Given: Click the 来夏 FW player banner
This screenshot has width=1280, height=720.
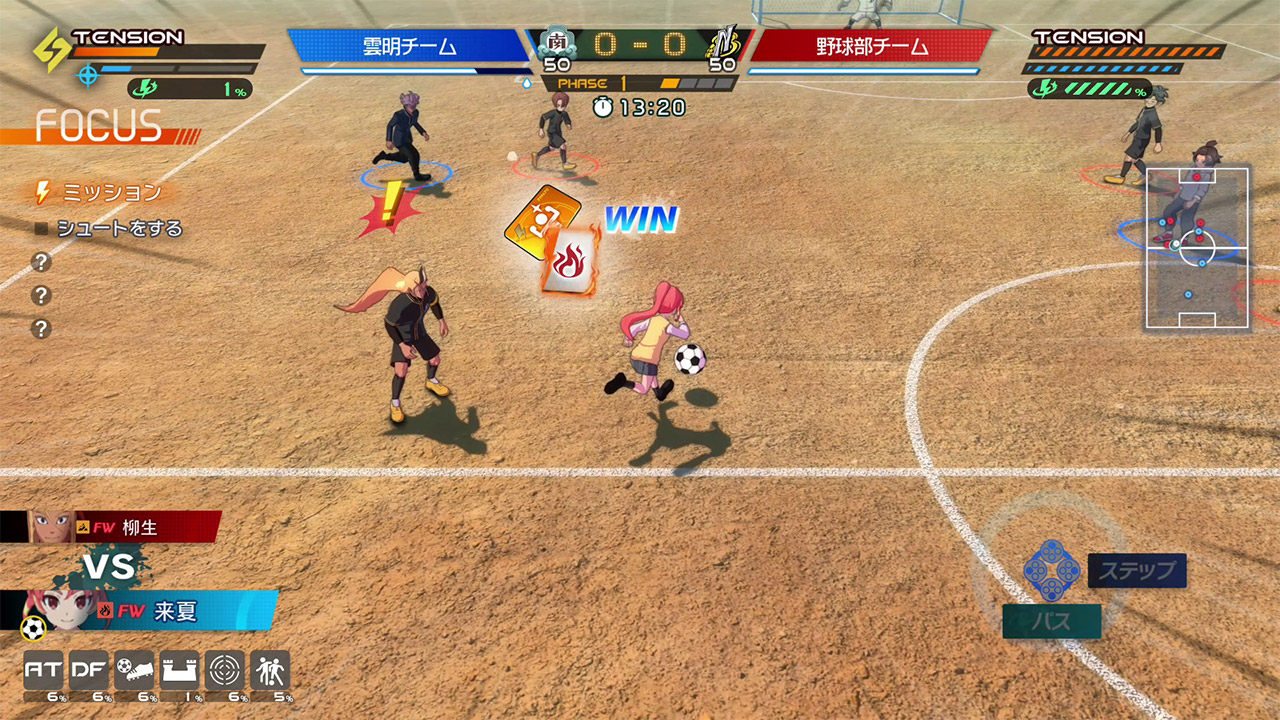Looking at the screenshot, I should point(160,611).
